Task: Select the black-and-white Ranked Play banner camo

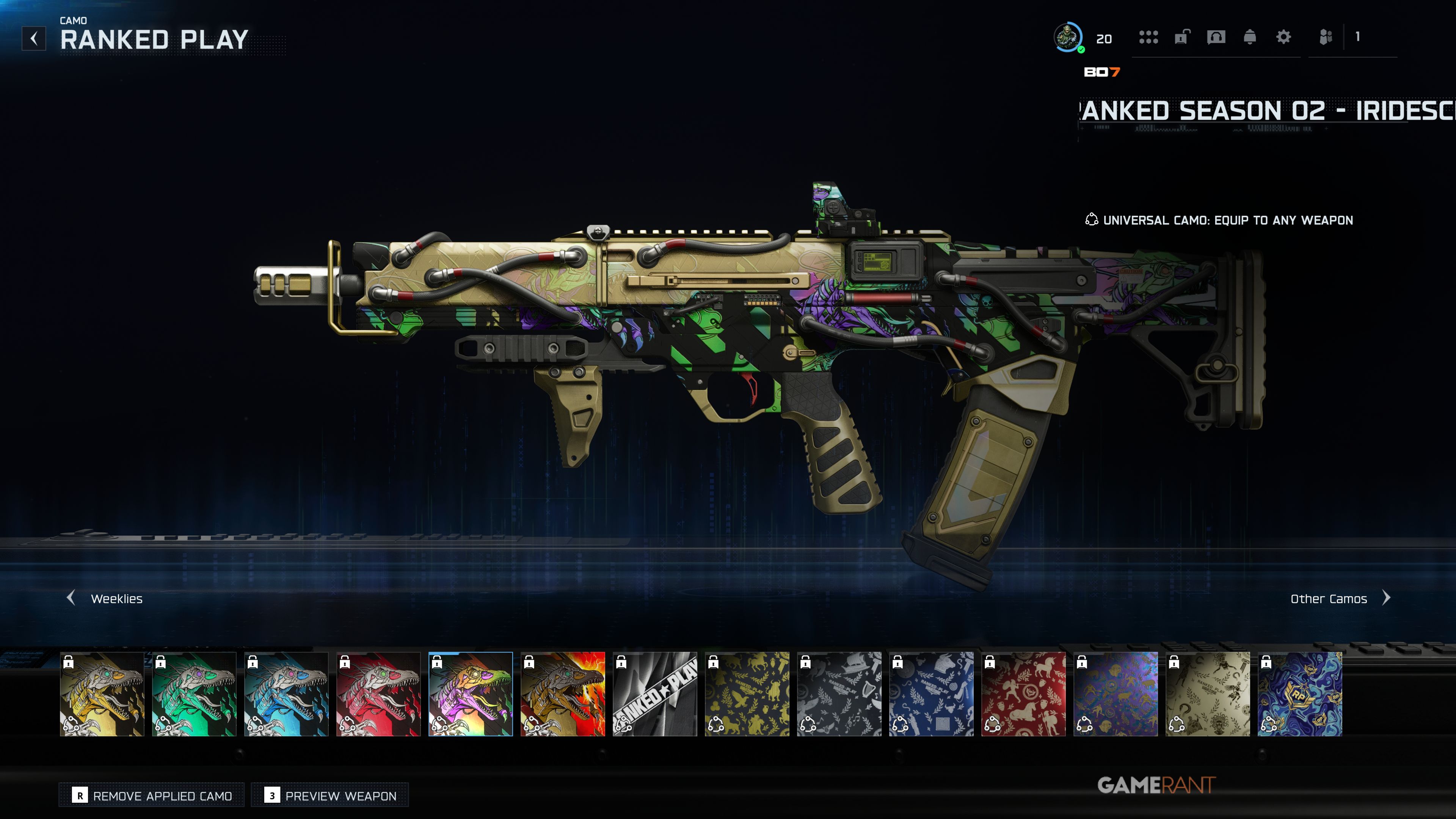Action: tap(655, 693)
